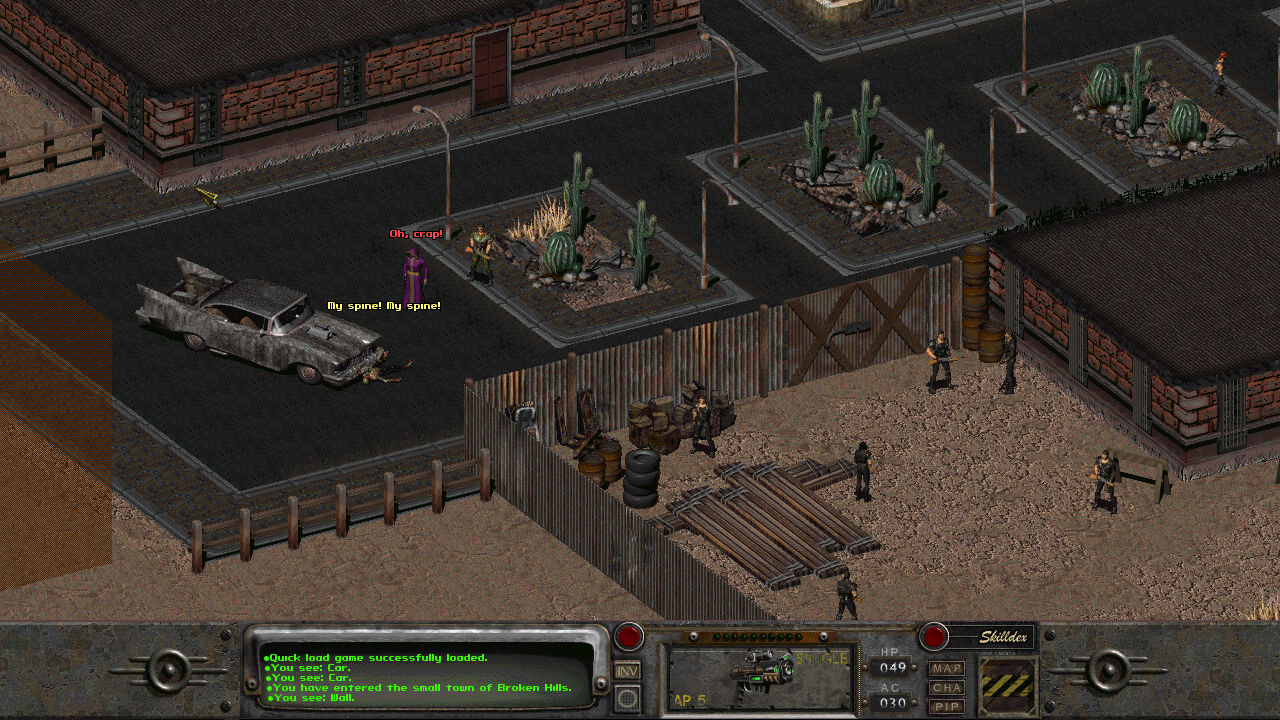Click the AC counter showing 030
The image size is (1280, 720).
tap(891, 700)
